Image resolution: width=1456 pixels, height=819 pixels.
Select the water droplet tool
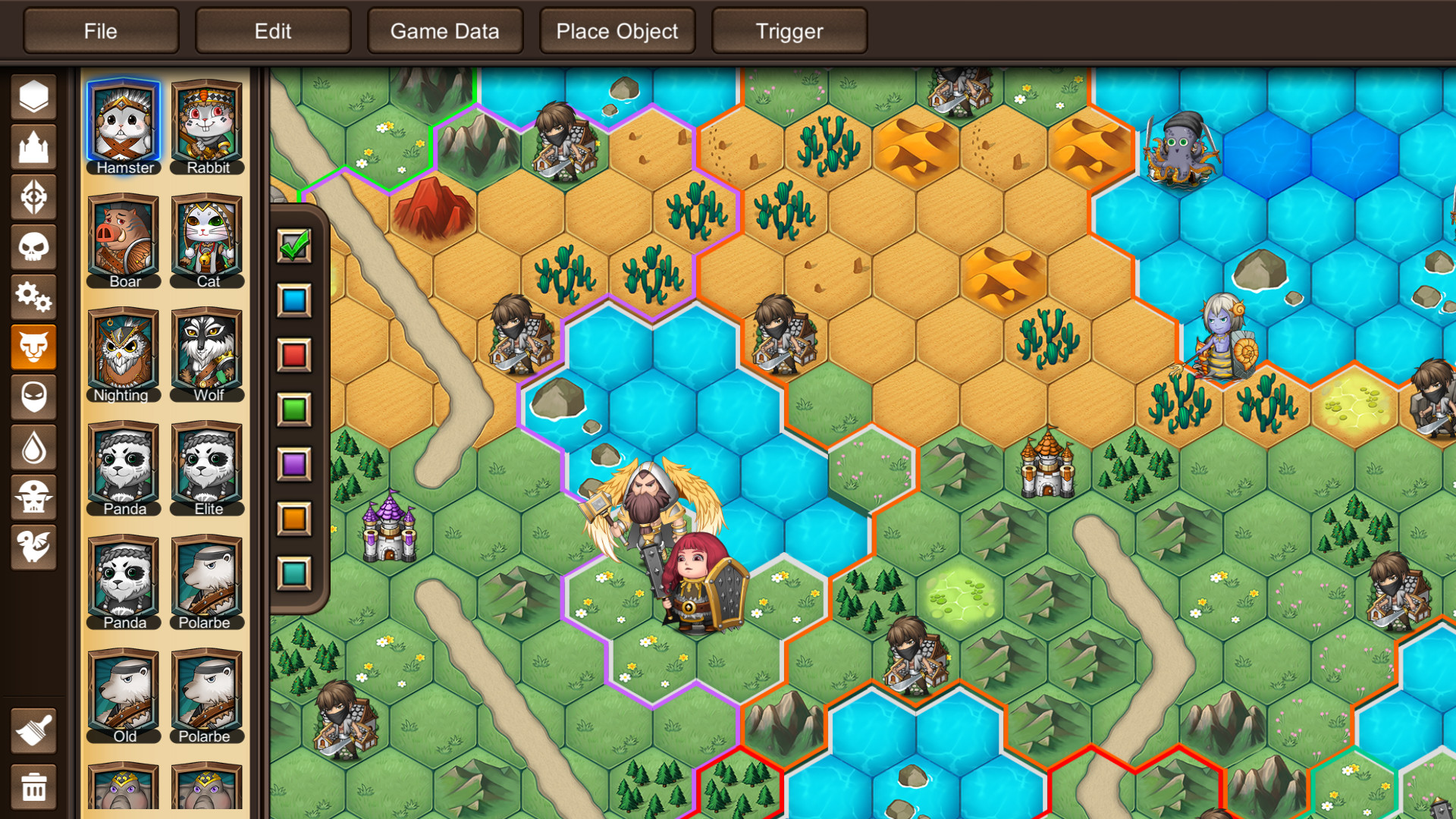33,447
